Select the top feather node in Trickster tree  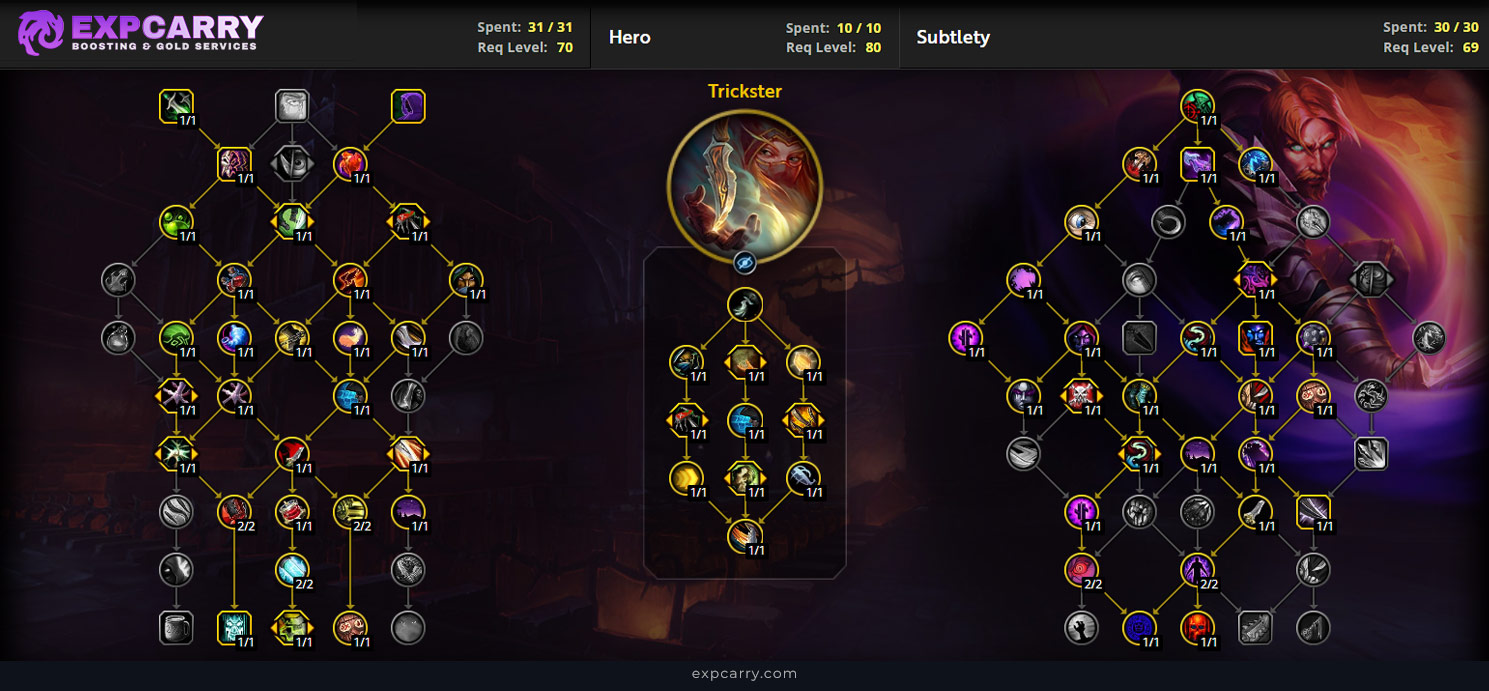[744, 305]
